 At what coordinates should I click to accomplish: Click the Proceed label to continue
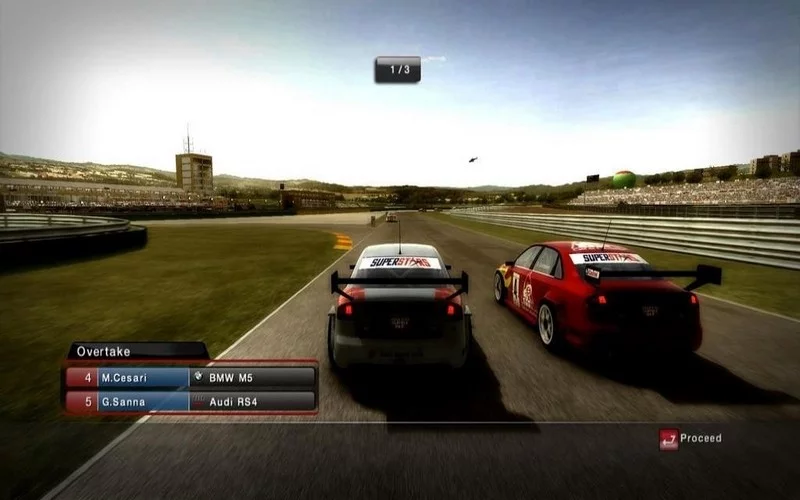(701, 438)
